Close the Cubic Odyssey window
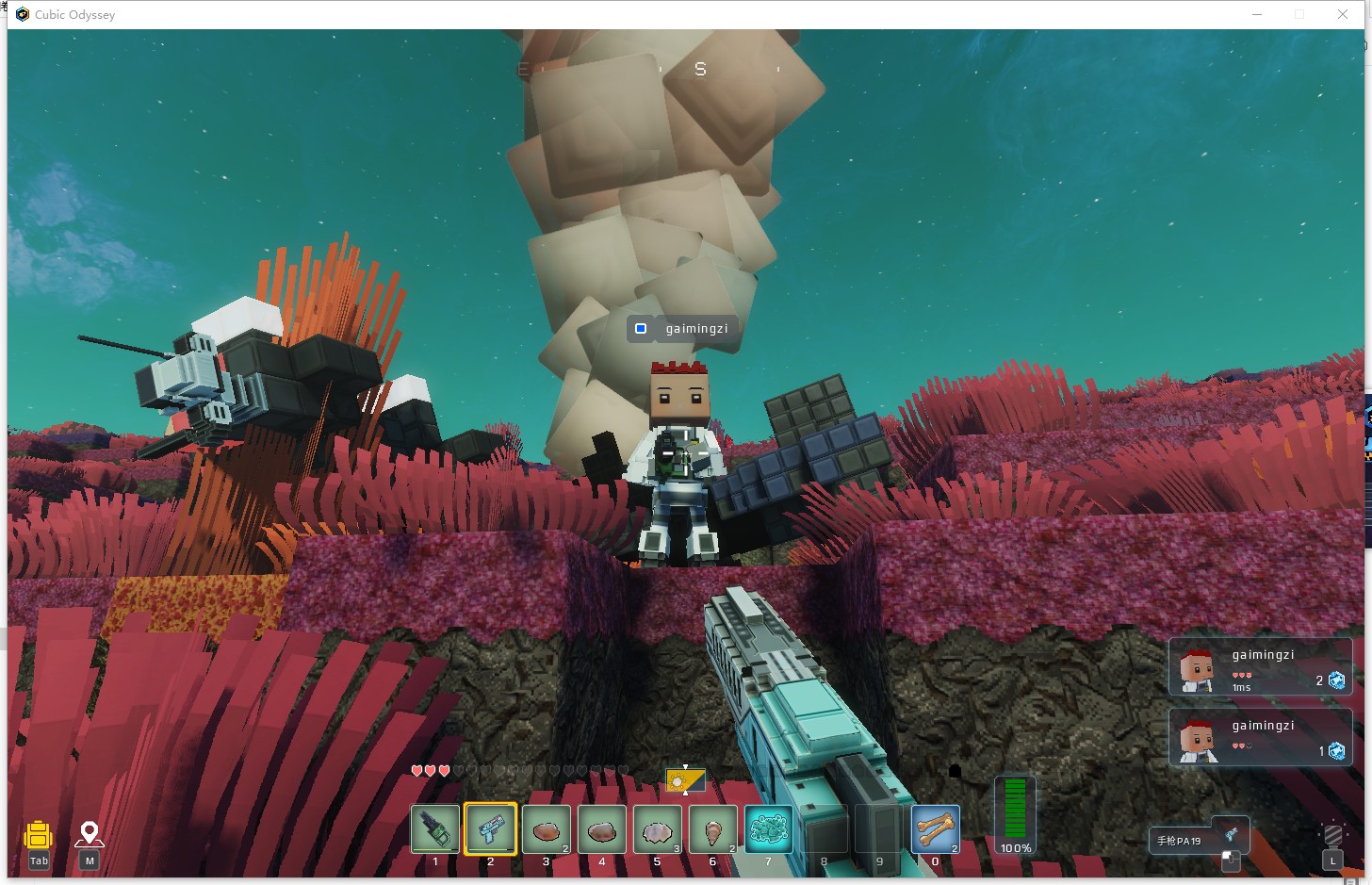 tap(1342, 14)
